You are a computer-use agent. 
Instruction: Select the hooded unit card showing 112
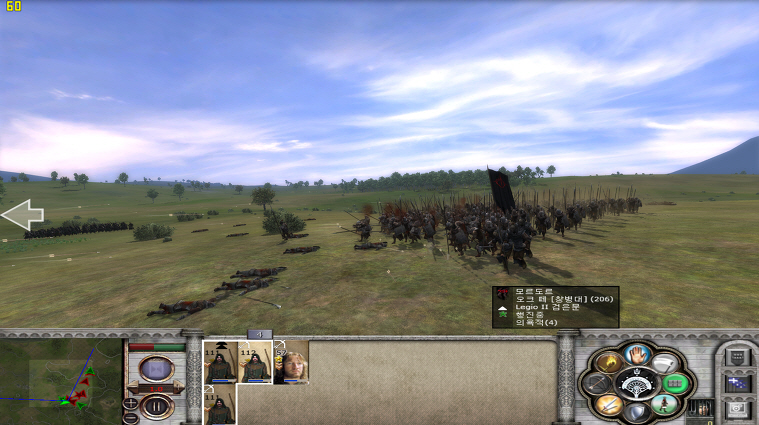[254, 362]
